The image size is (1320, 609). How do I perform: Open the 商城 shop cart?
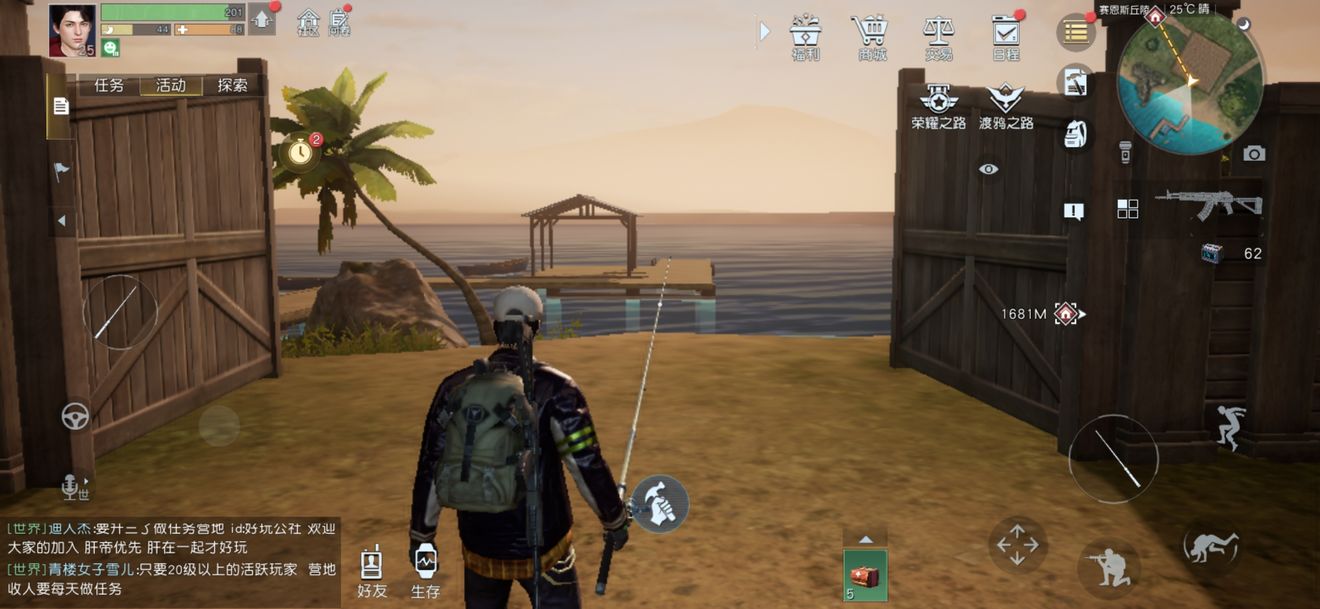click(x=871, y=36)
